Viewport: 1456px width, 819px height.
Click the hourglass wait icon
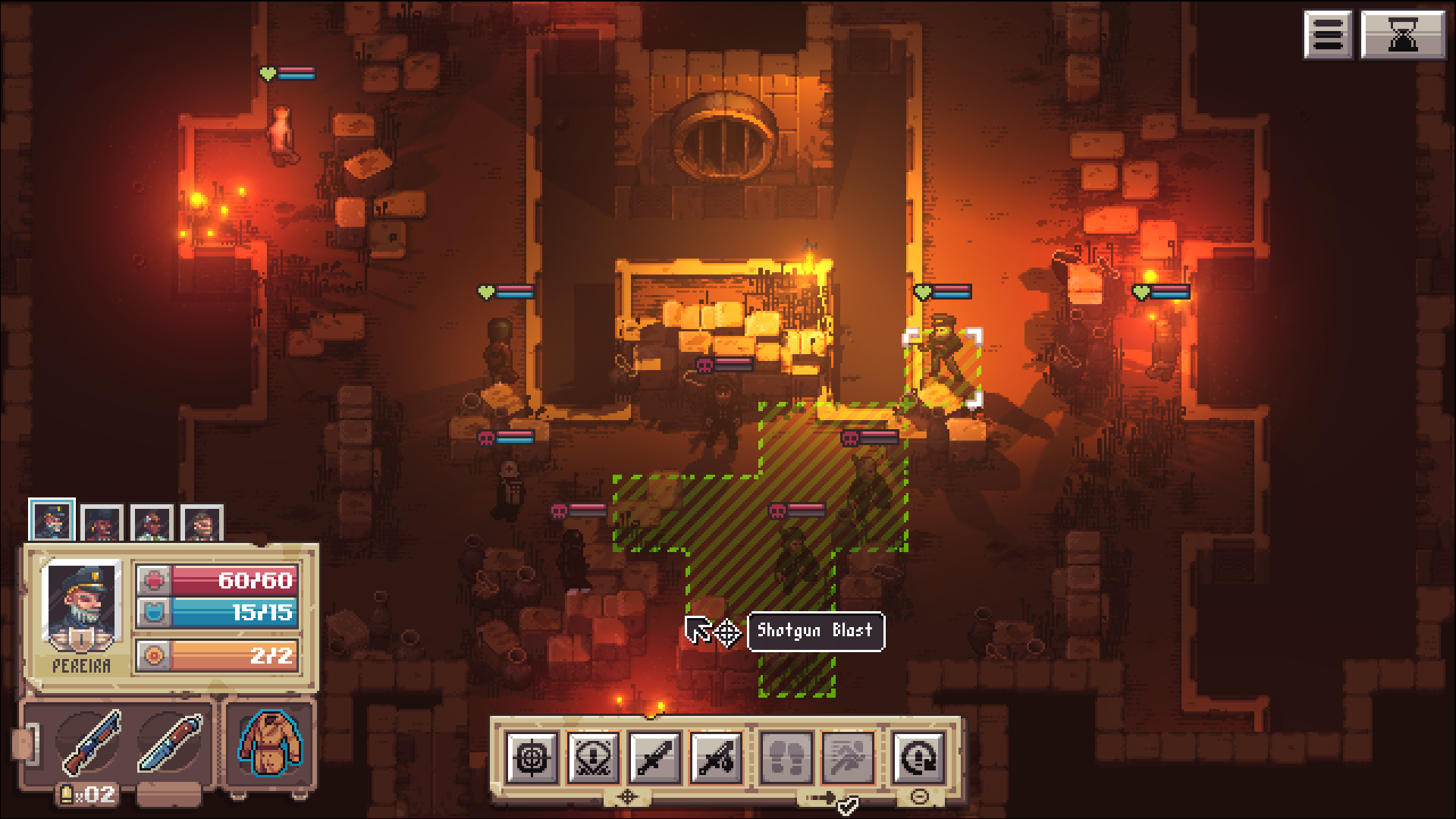click(x=1402, y=33)
